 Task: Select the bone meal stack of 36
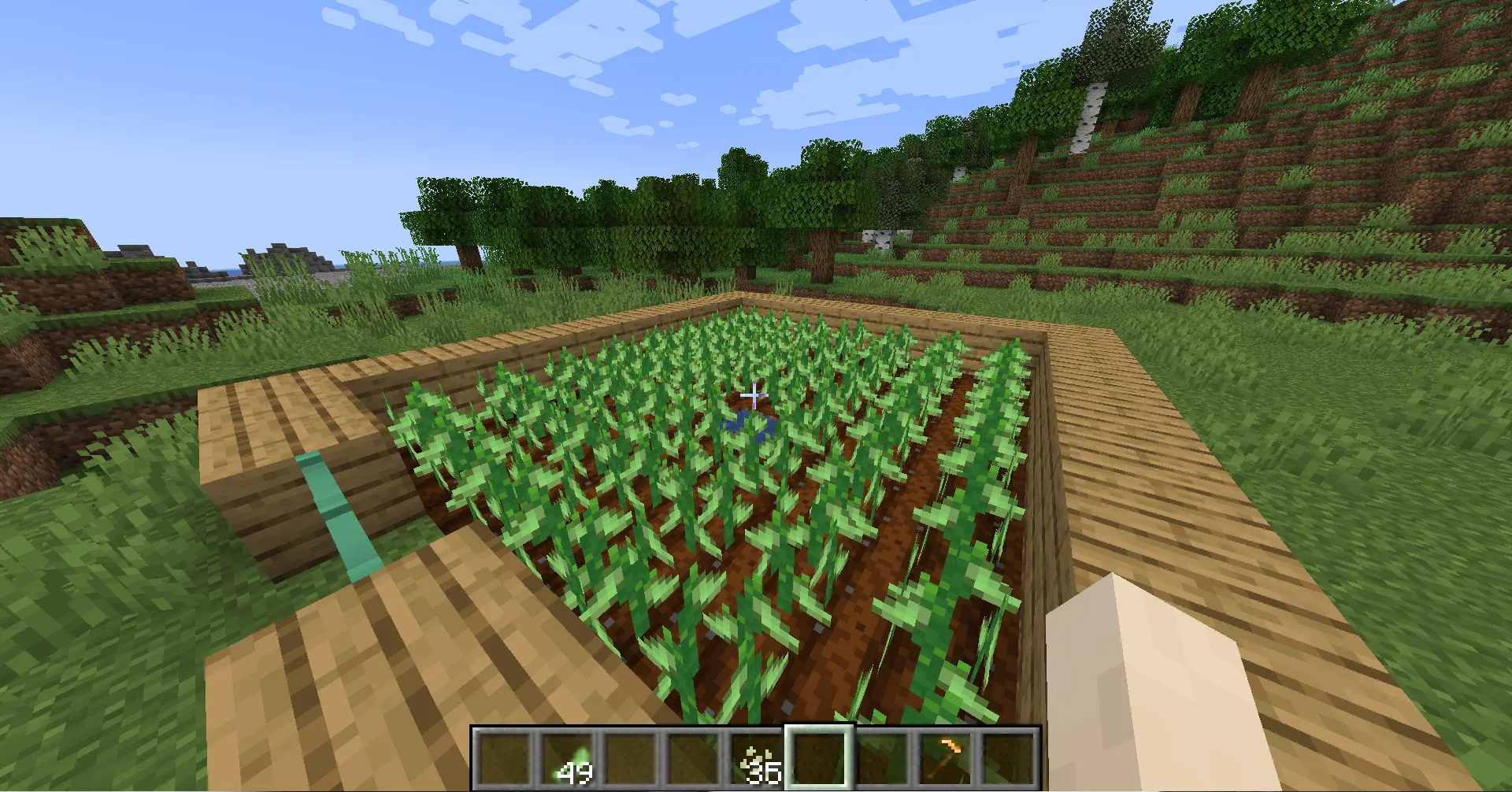point(755,757)
